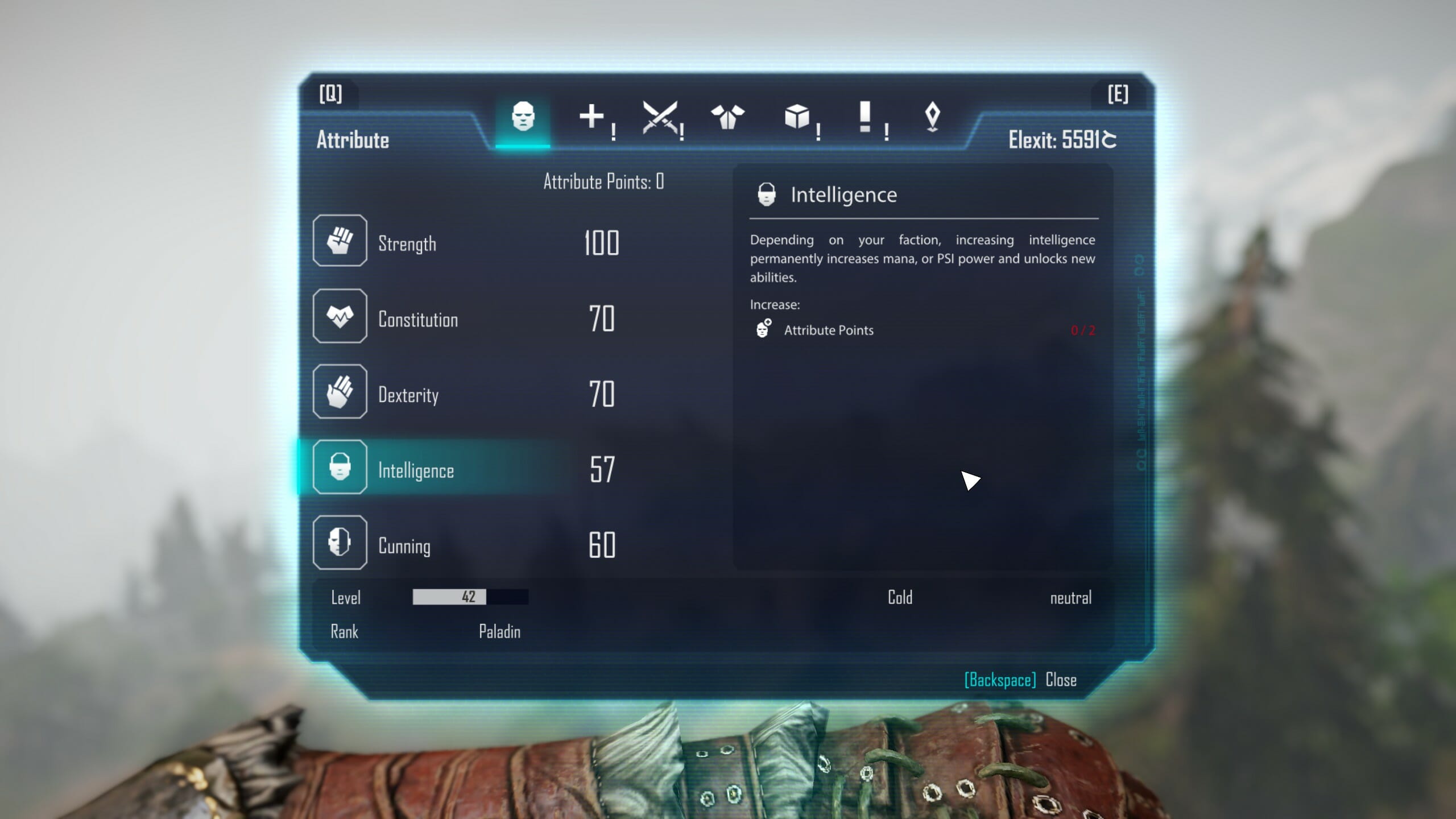This screenshot has height=819, width=1456.
Task: Open the crossed swords combat tab
Action: 660,117
